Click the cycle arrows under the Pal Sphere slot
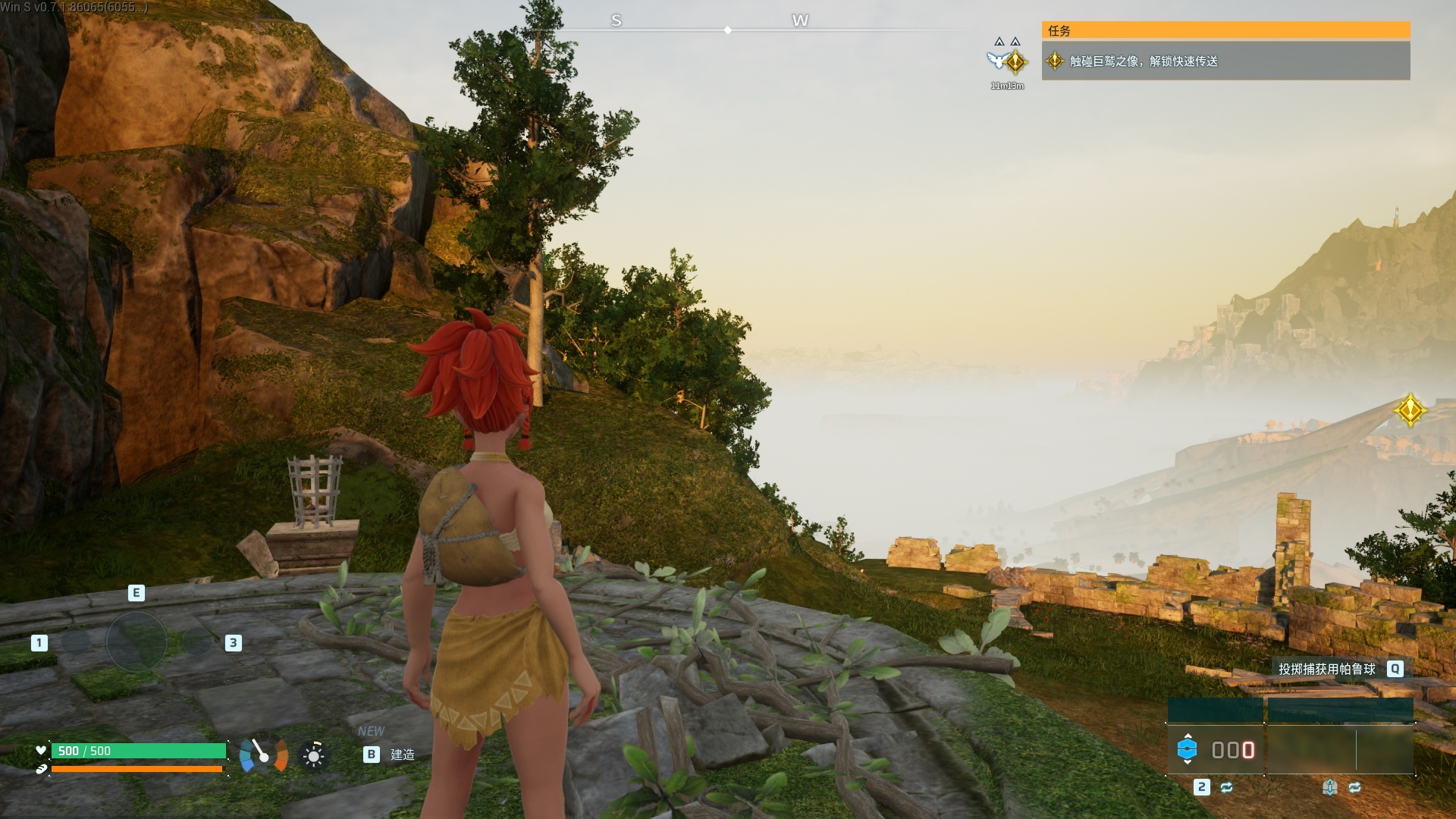 pos(1226,788)
